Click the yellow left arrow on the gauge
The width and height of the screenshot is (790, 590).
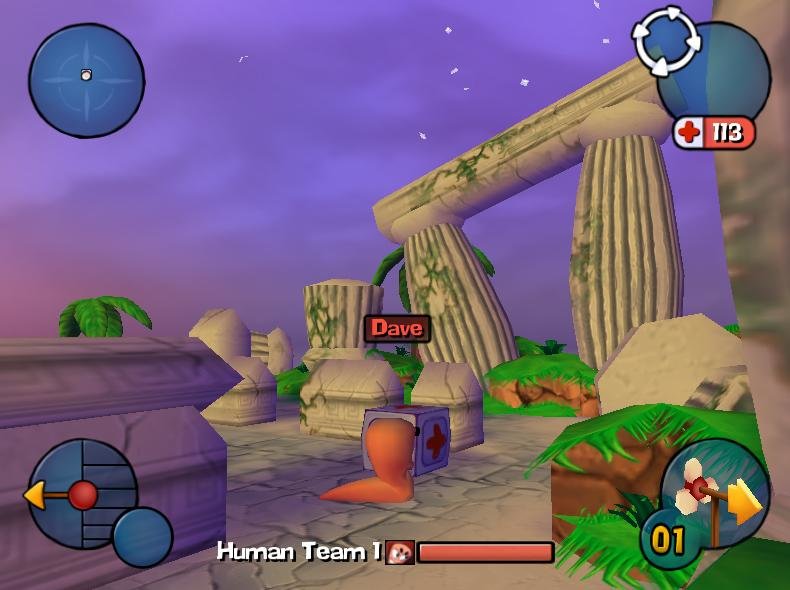coord(38,494)
